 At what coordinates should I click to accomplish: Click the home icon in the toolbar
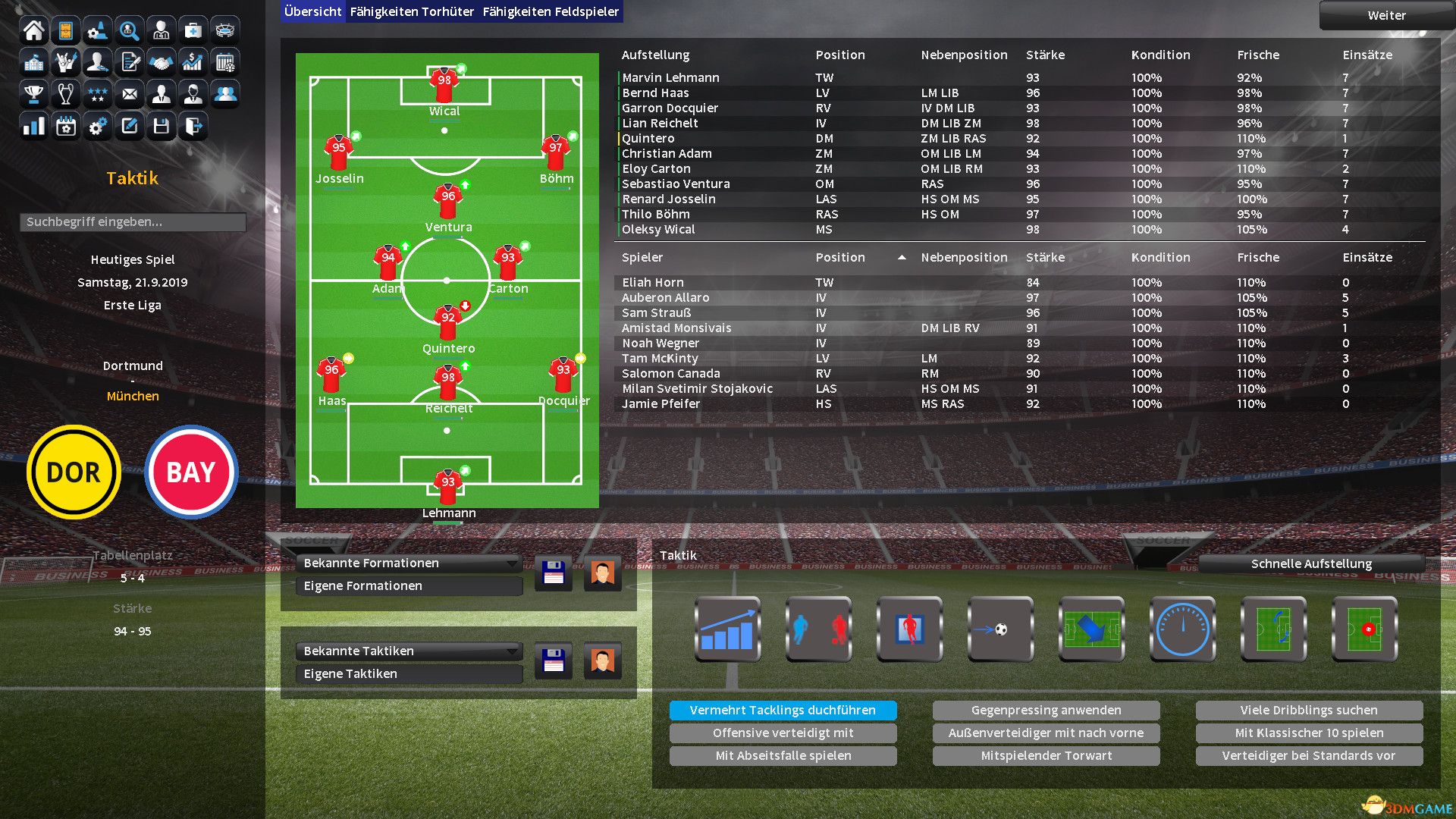click(x=33, y=30)
